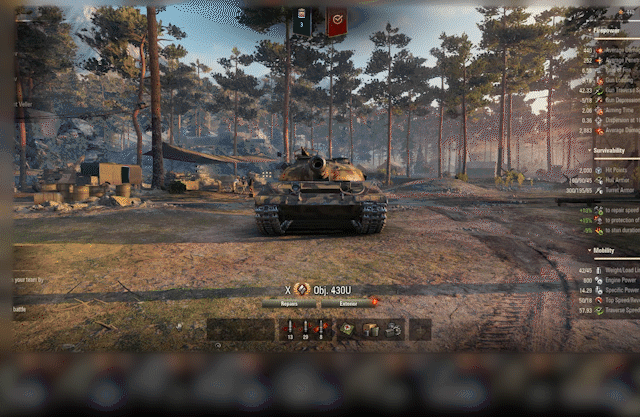Open the crate consumable slot
640x417 pixels.
371,329
